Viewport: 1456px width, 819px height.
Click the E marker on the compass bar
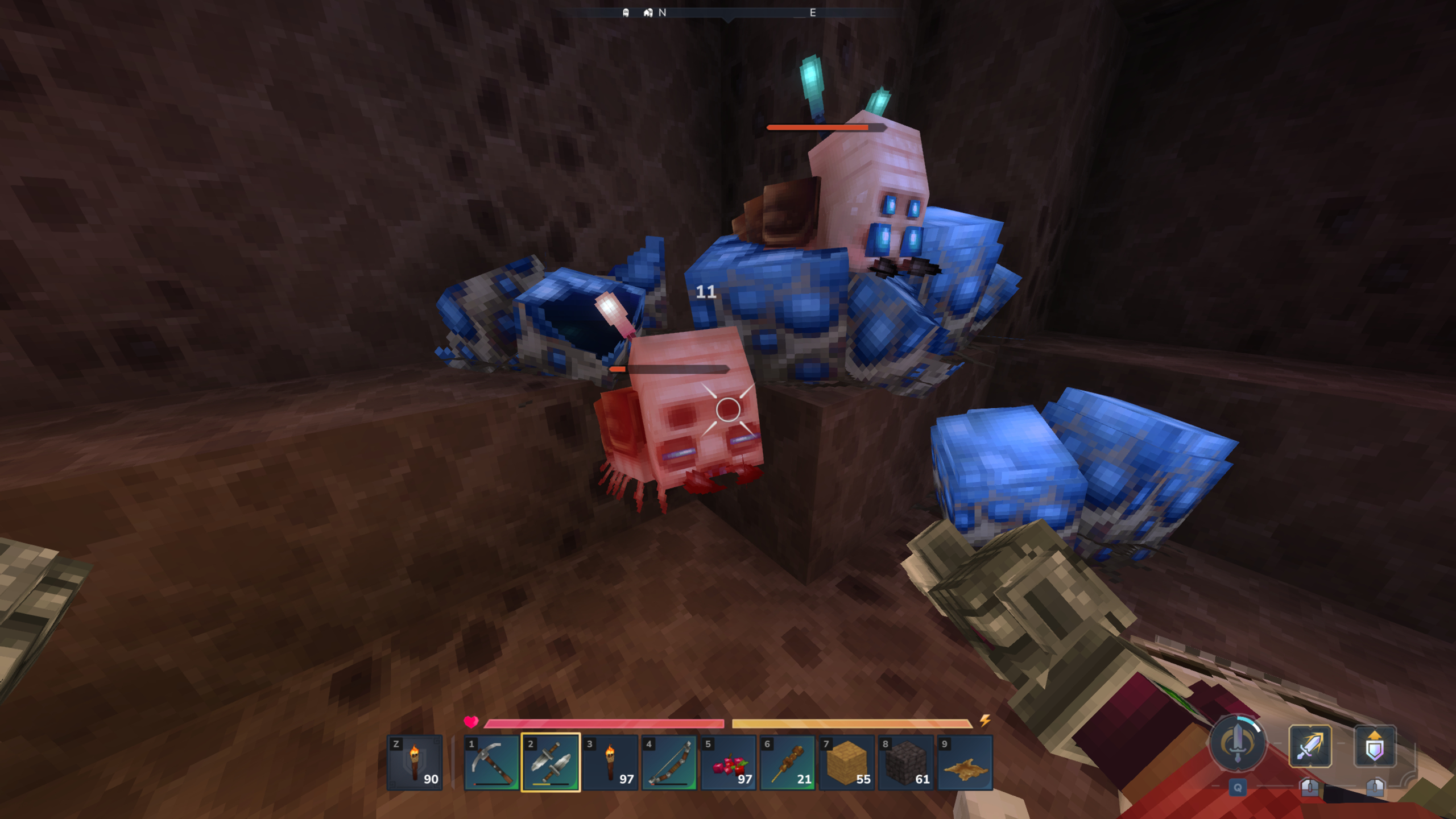click(x=813, y=13)
